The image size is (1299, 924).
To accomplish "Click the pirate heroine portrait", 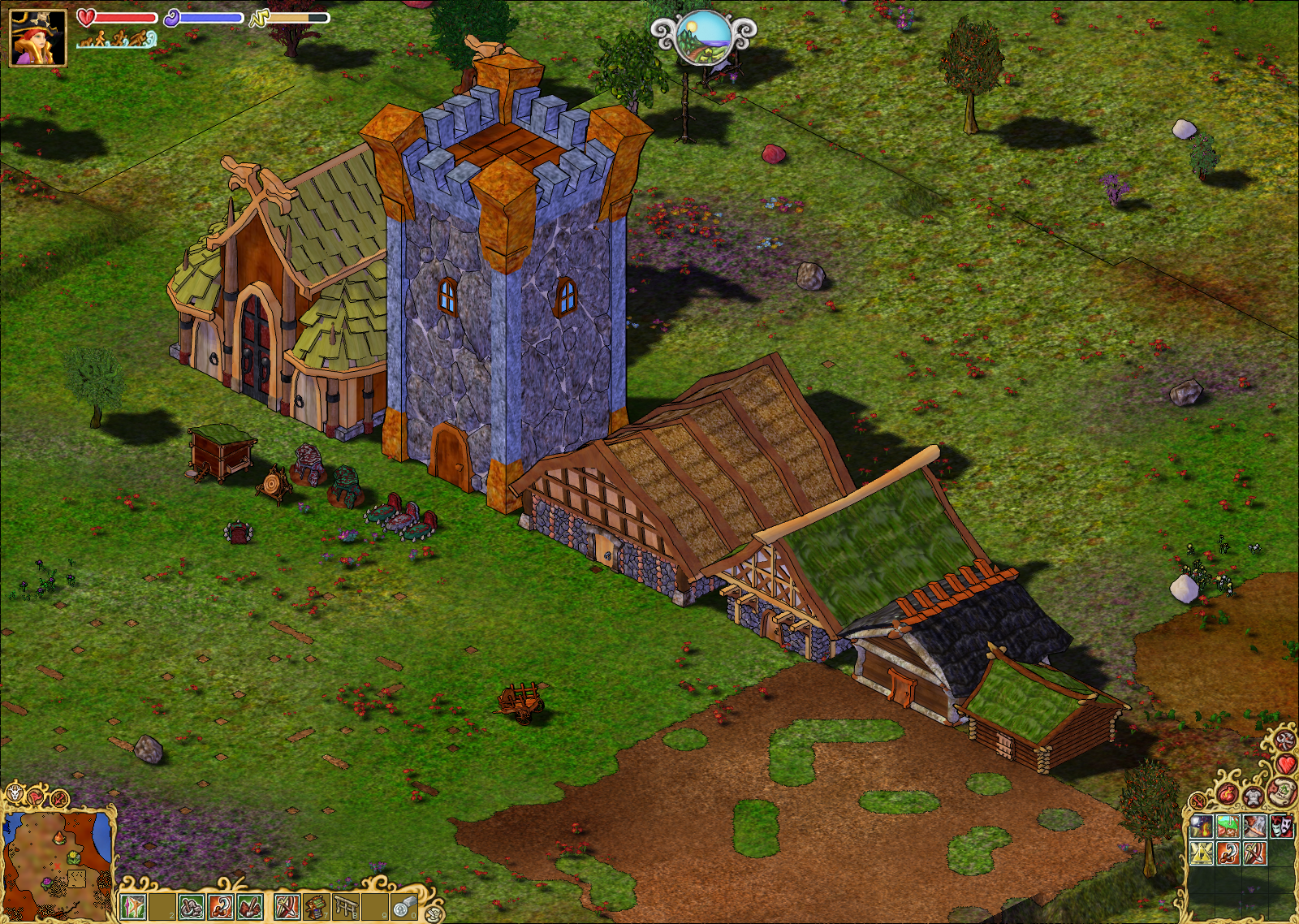I will (37, 37).
